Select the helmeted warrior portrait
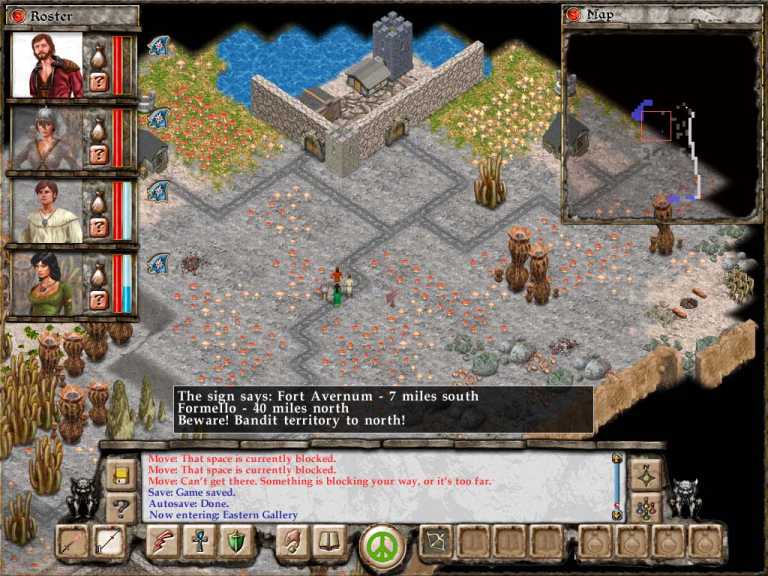Screen dimensions: 768x576 tap(47, 138)
